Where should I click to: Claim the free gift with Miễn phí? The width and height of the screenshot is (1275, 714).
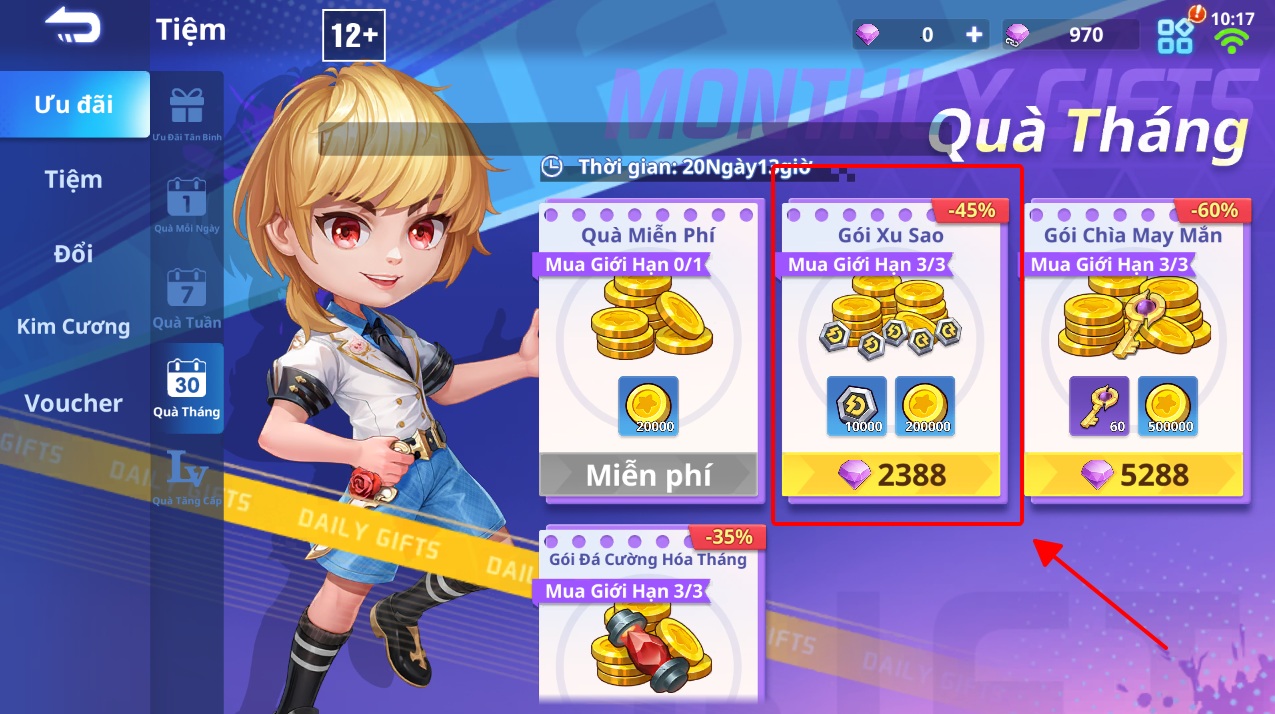point(648,475)
